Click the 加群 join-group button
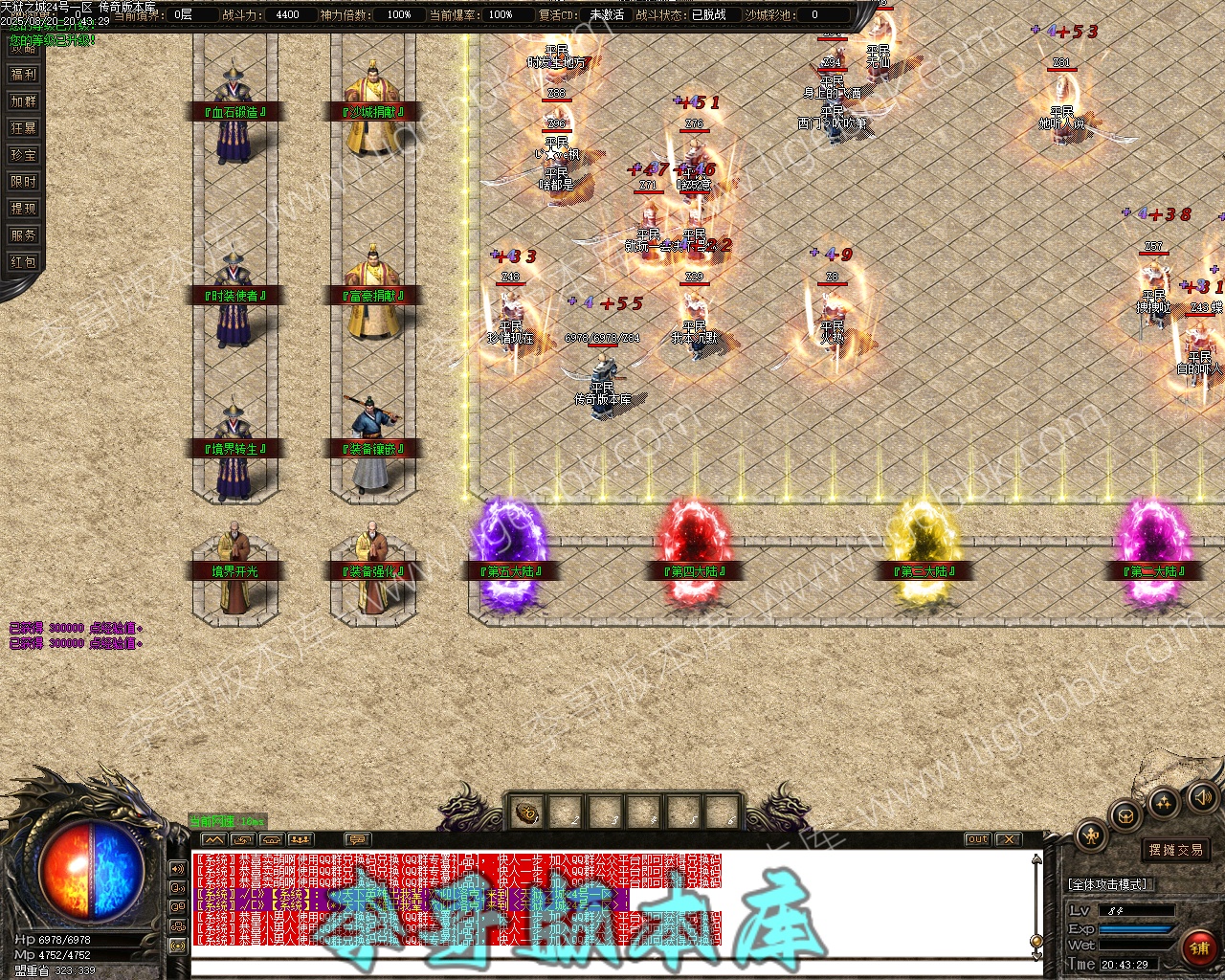 pyautogui.click(x=23, y=100)
